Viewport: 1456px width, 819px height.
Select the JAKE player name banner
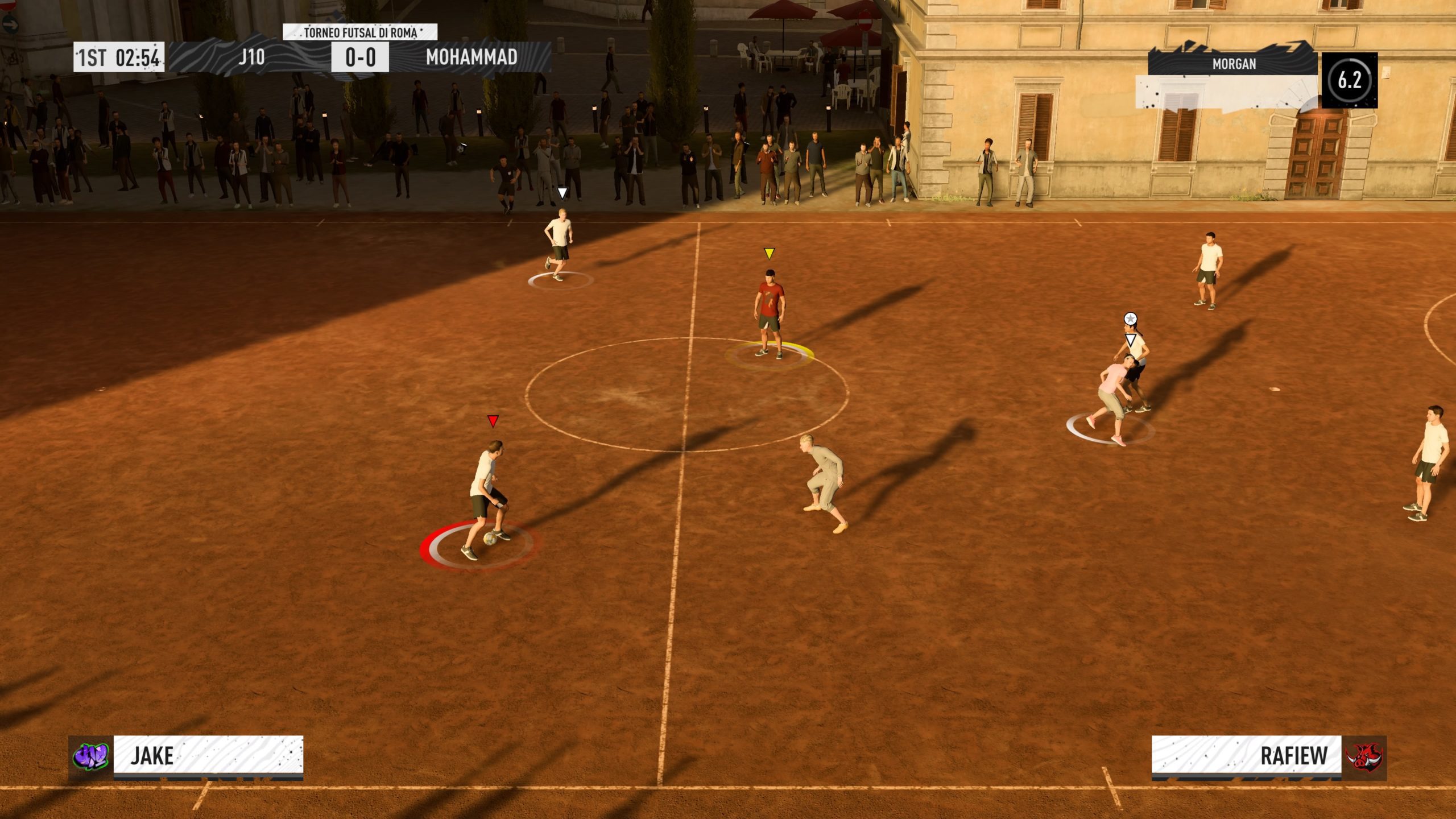pyautogui.click(x=208, y=755)
